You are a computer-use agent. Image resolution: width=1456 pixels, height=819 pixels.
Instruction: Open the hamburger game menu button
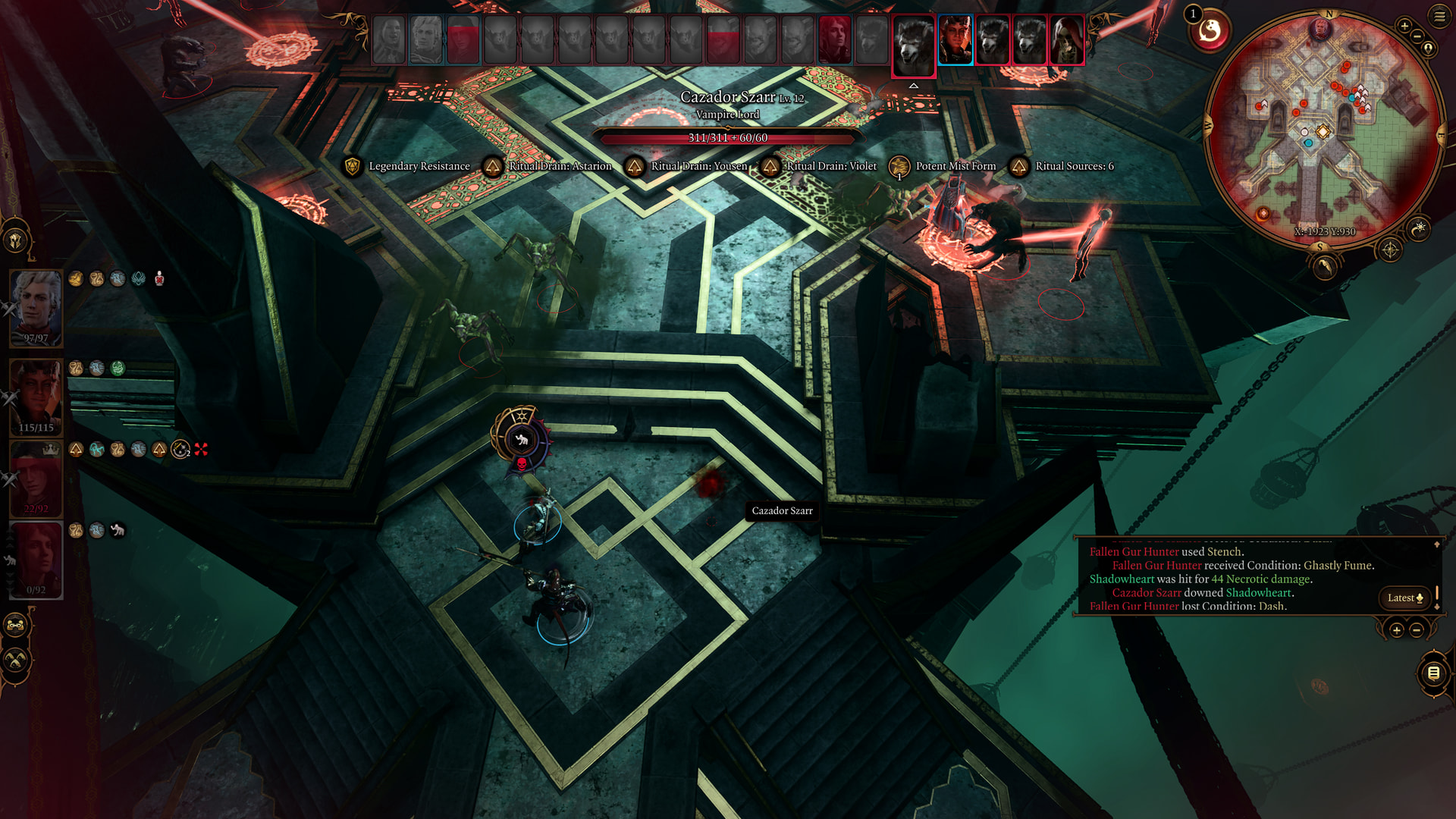[1439, 16]
